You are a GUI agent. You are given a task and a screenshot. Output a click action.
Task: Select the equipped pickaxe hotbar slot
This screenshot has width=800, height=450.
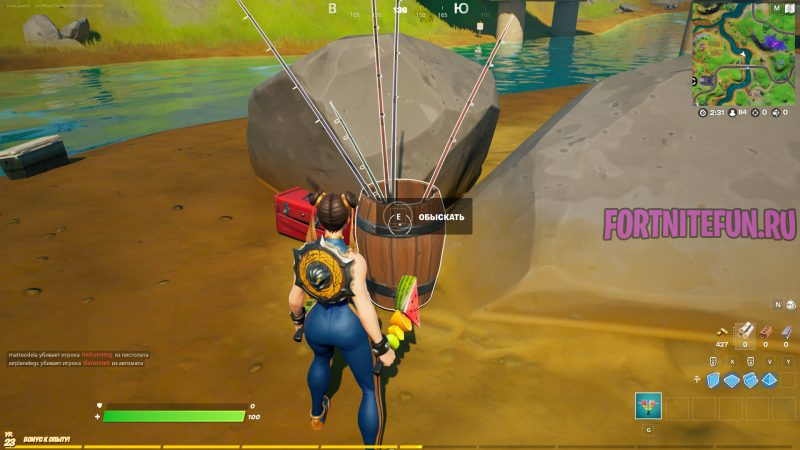pyautogui.click(x=647, y=405)
